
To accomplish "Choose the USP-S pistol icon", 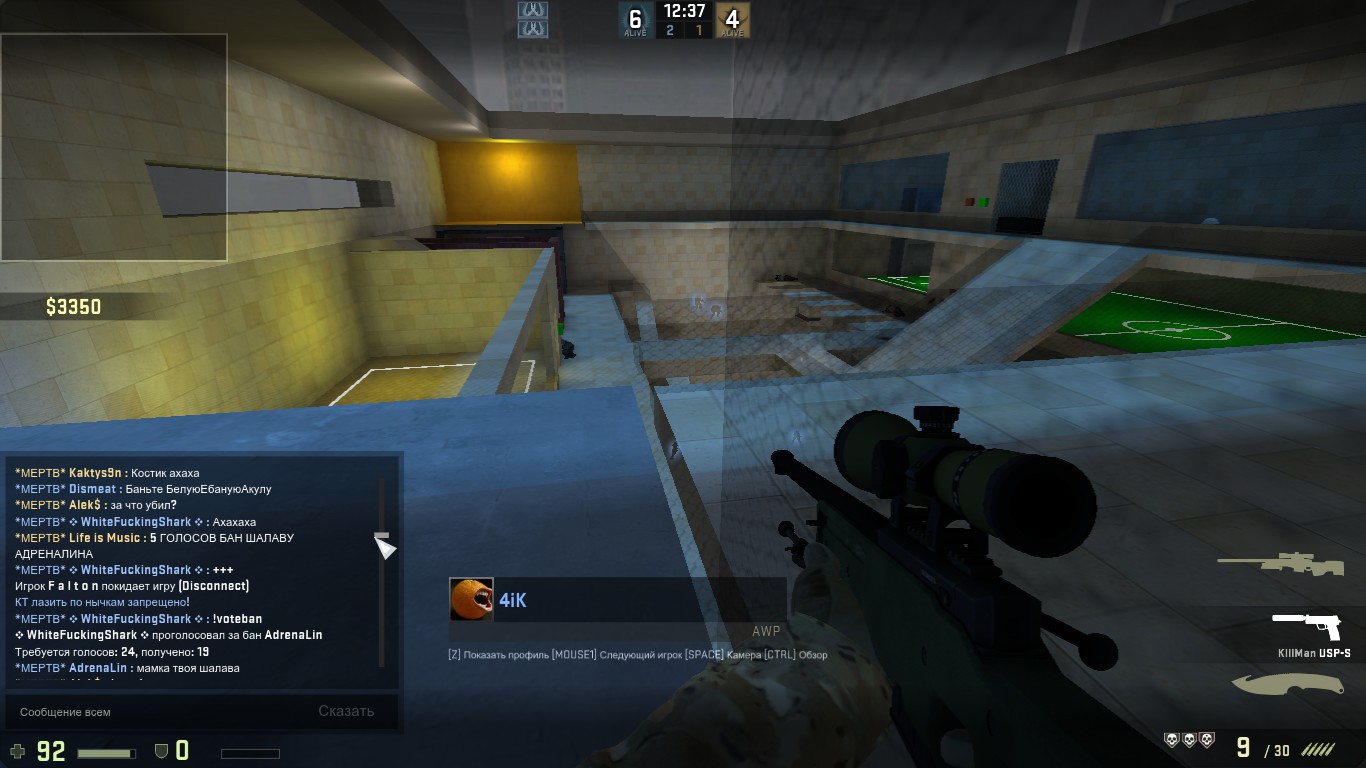I will click(1306, 626).
